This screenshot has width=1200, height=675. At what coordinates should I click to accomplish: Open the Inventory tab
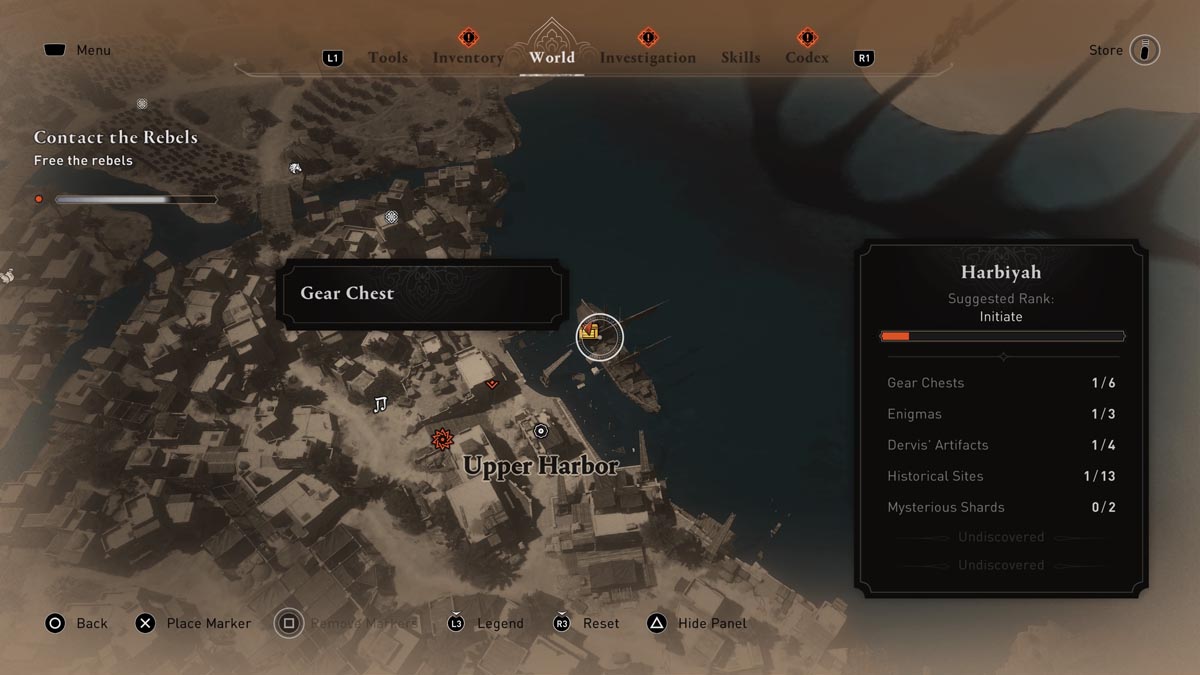point(468,58)
